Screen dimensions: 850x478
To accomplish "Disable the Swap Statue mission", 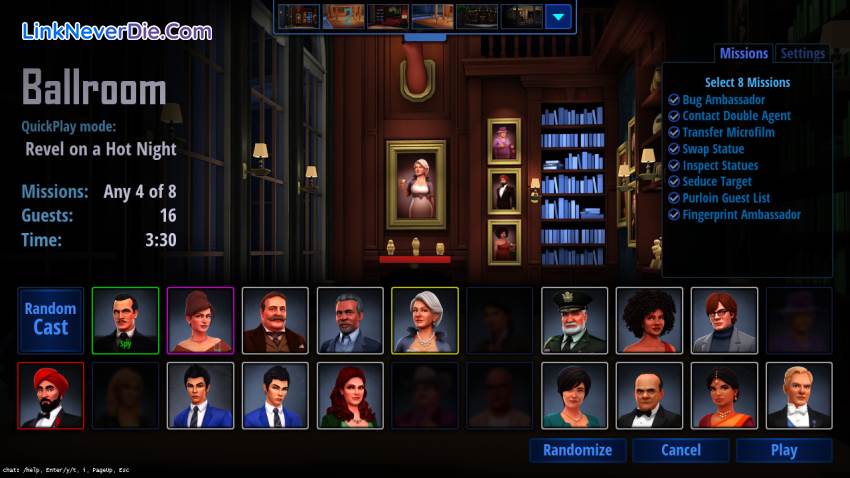I will (x=674, y=149).
